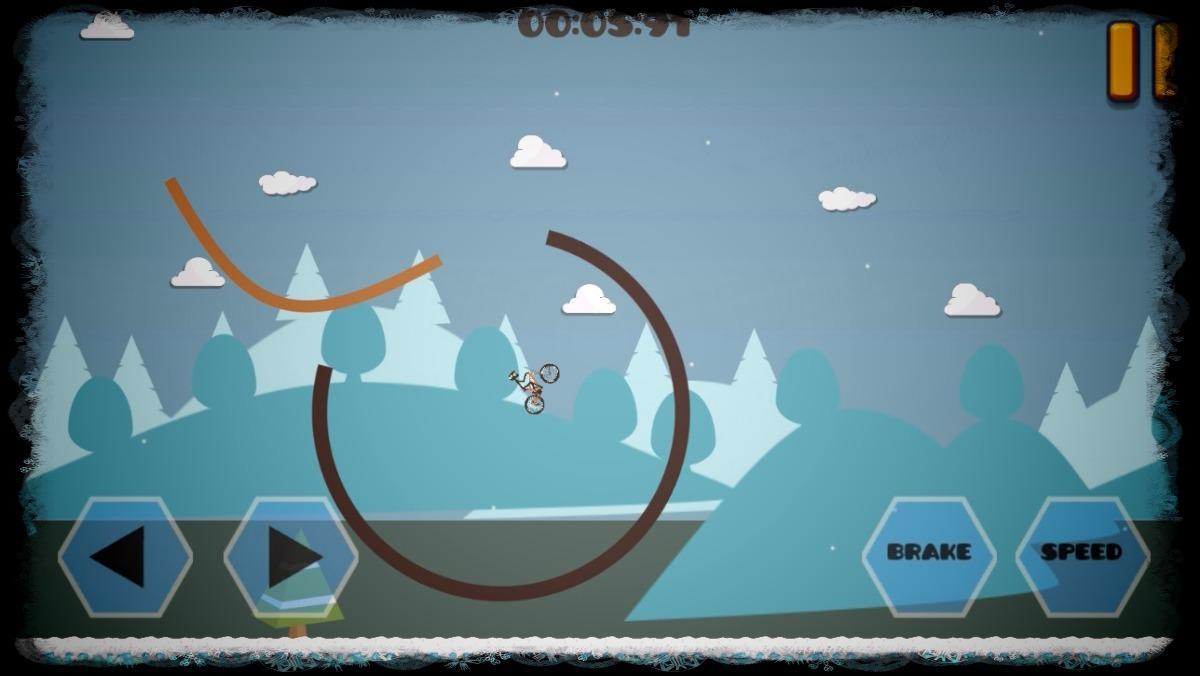Pause the game with the orange pause button
This screenshot has width=1200, height=676.
(x=1140, y=60)
